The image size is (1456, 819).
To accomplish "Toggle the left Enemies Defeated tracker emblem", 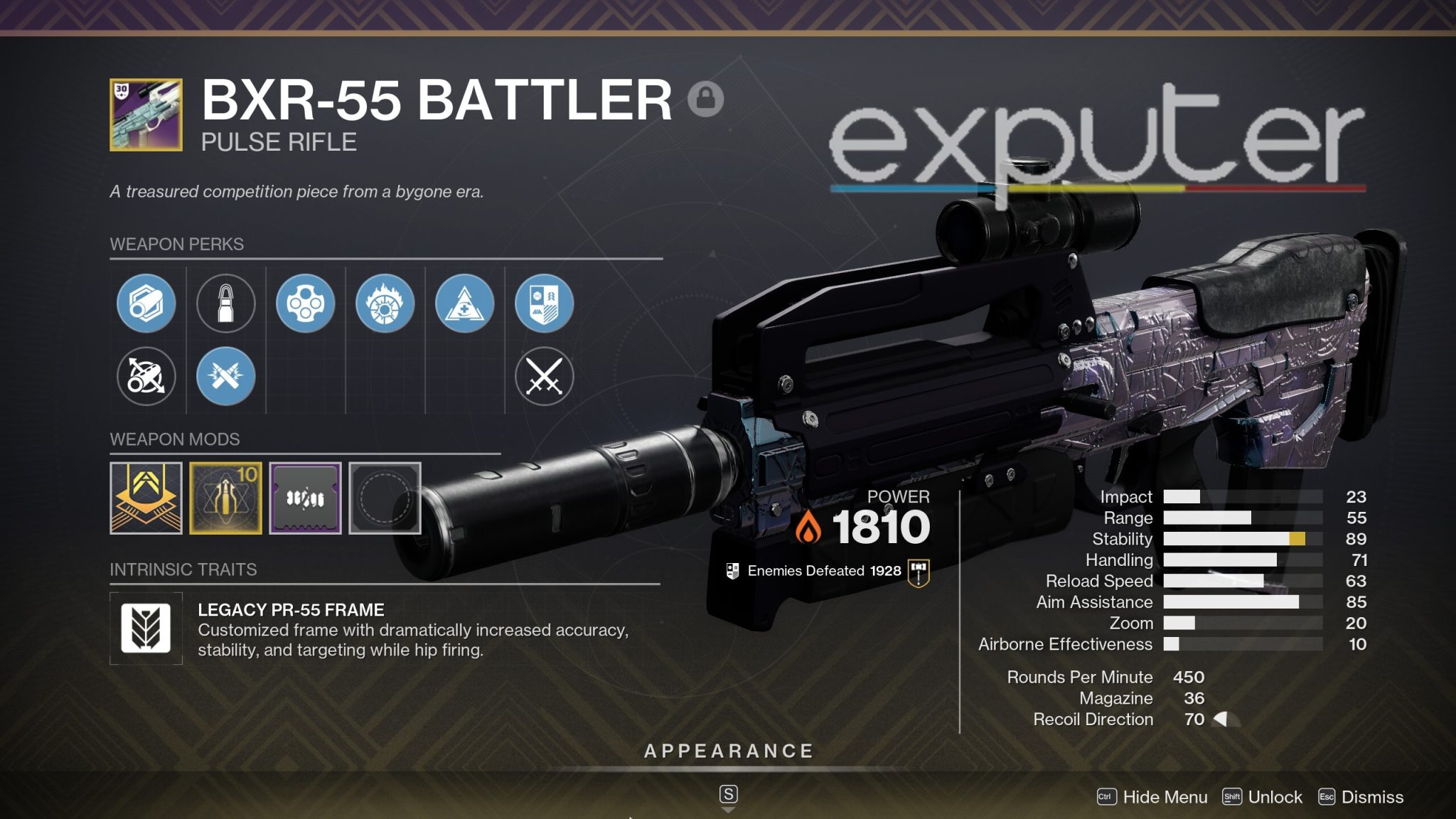I will pyautogui.click(x=733, y=569).
